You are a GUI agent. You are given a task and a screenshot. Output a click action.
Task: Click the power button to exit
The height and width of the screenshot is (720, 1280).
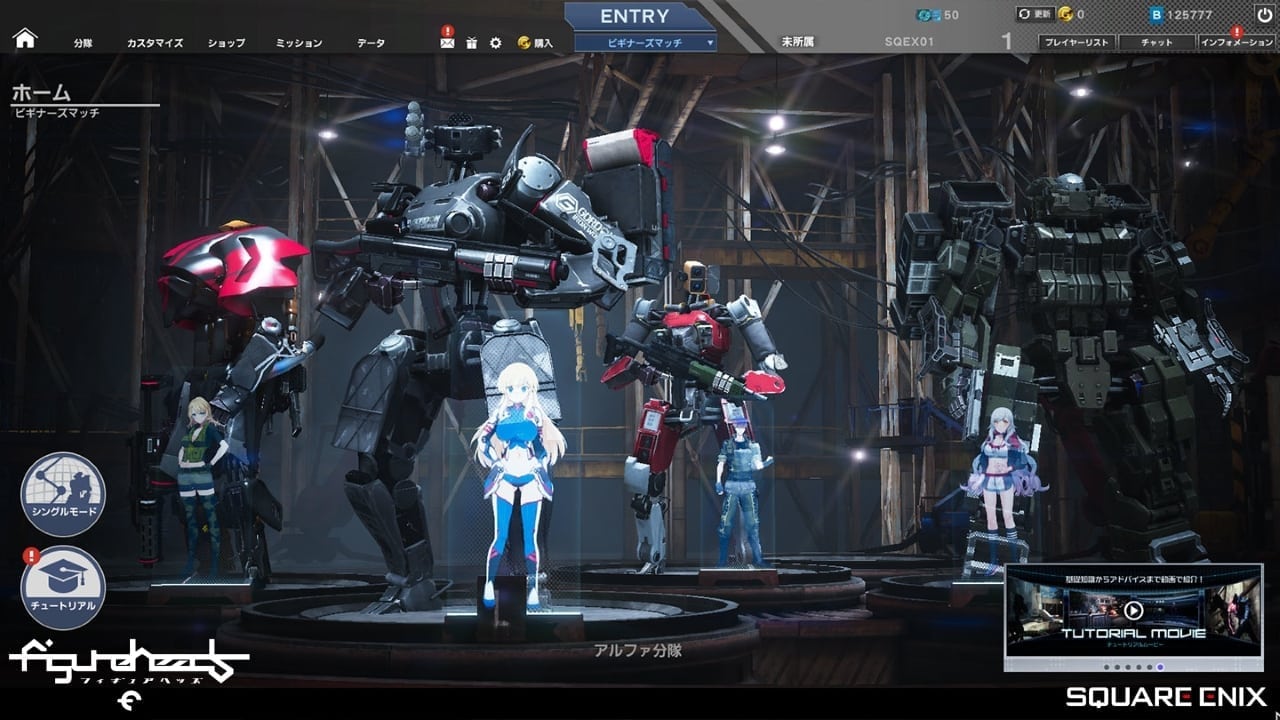pyautogui.click(x=1264, y=14)
